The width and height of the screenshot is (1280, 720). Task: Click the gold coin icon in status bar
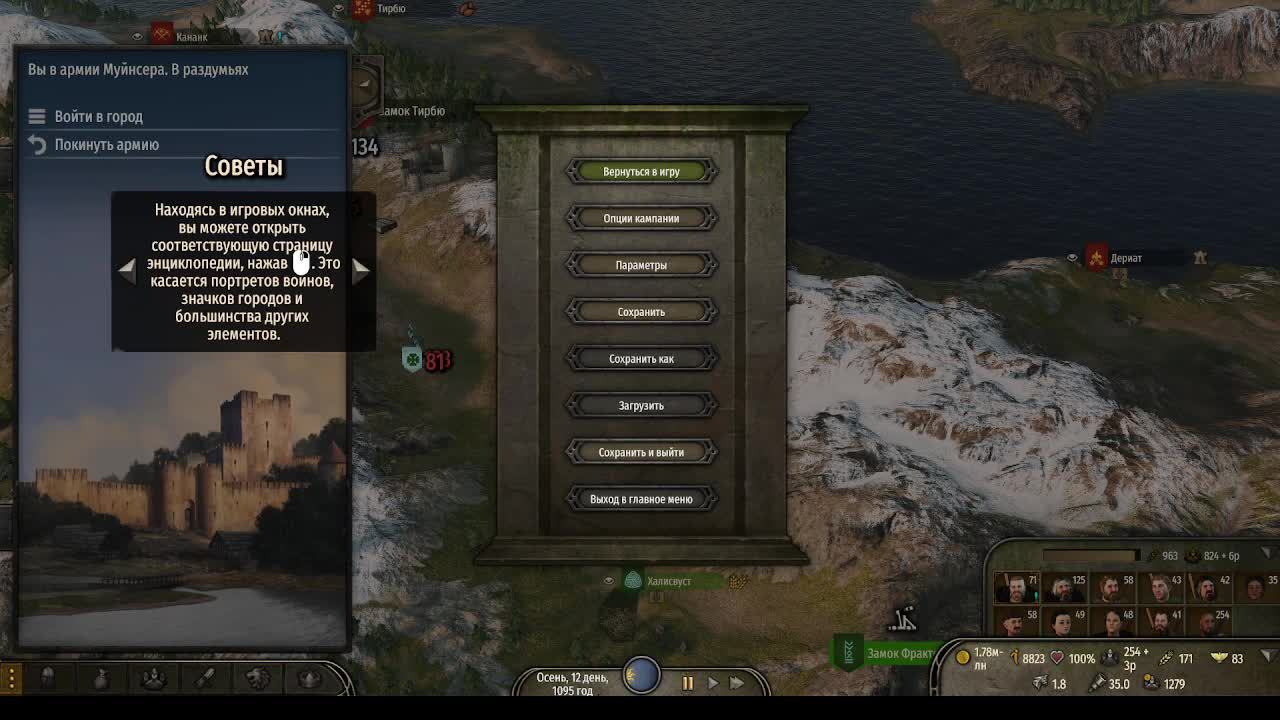coord(963,657)
